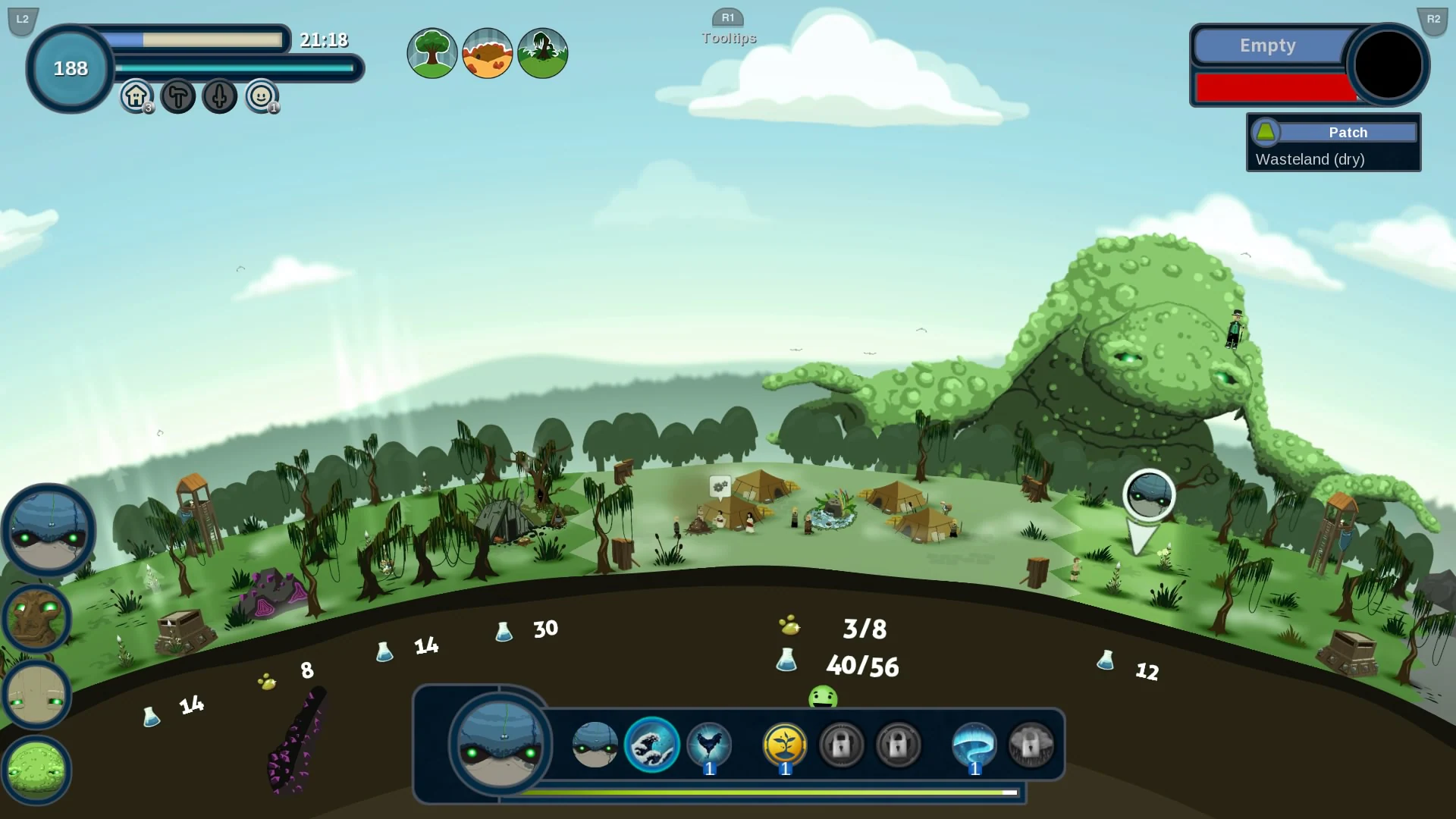This screenshot has width=1456, height=819.
Task: Open the gear speech bubble above the village
Action: (720, 486)
